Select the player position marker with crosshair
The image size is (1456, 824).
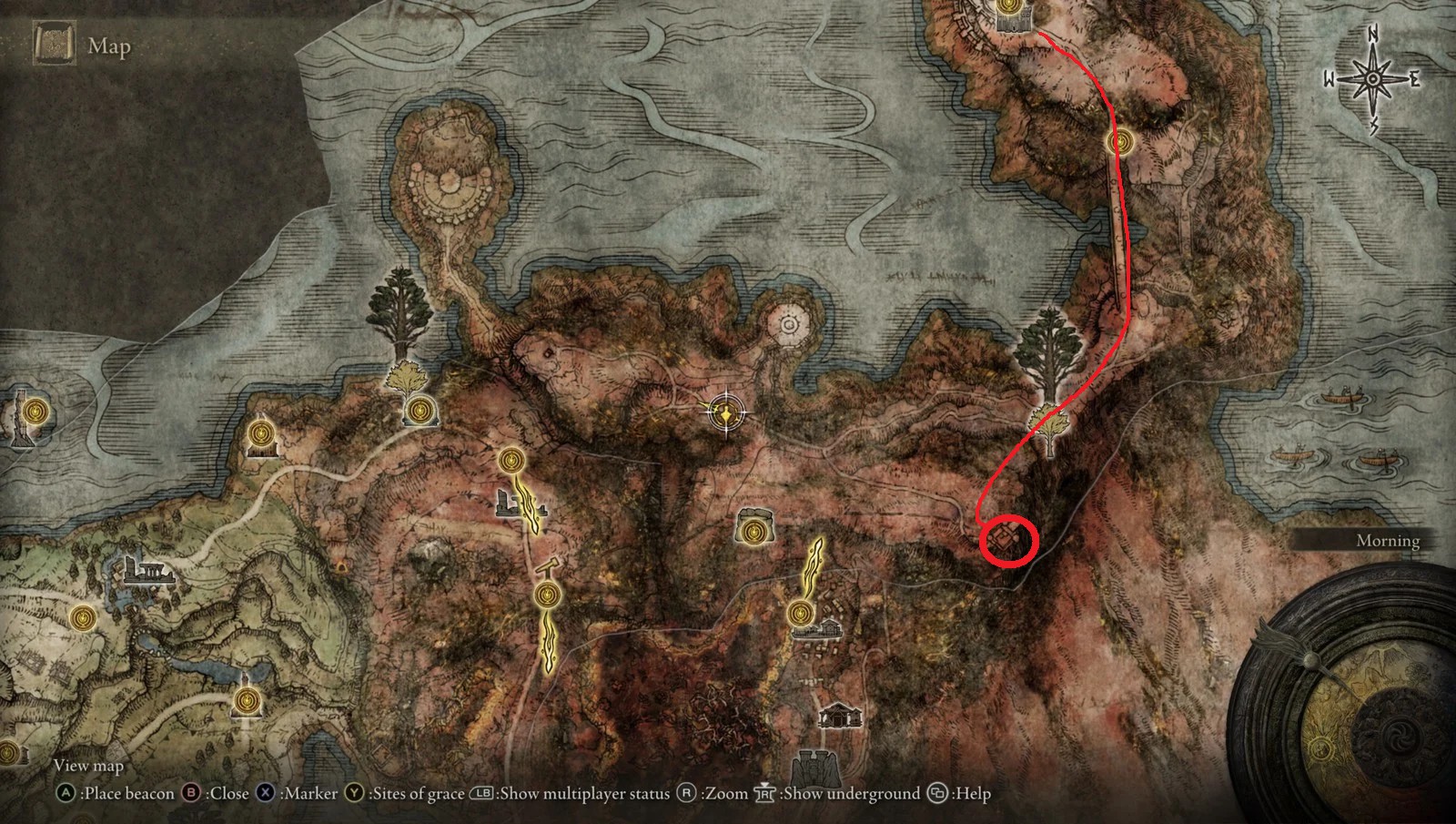tap(726, 412)
